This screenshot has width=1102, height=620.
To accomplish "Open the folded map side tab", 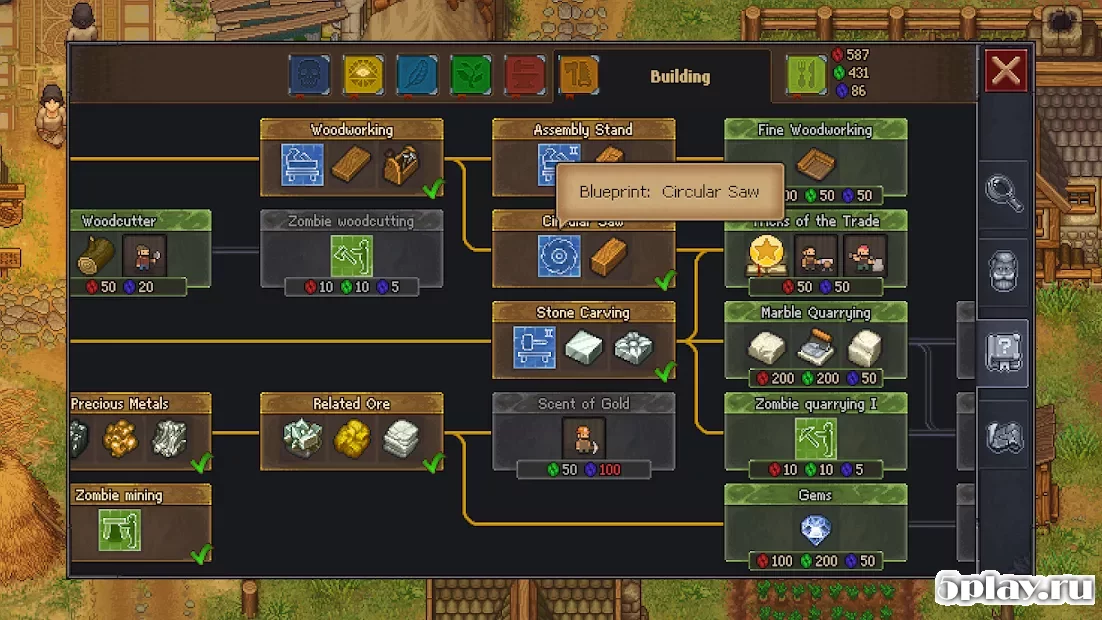I will (x=1003, y=436).
